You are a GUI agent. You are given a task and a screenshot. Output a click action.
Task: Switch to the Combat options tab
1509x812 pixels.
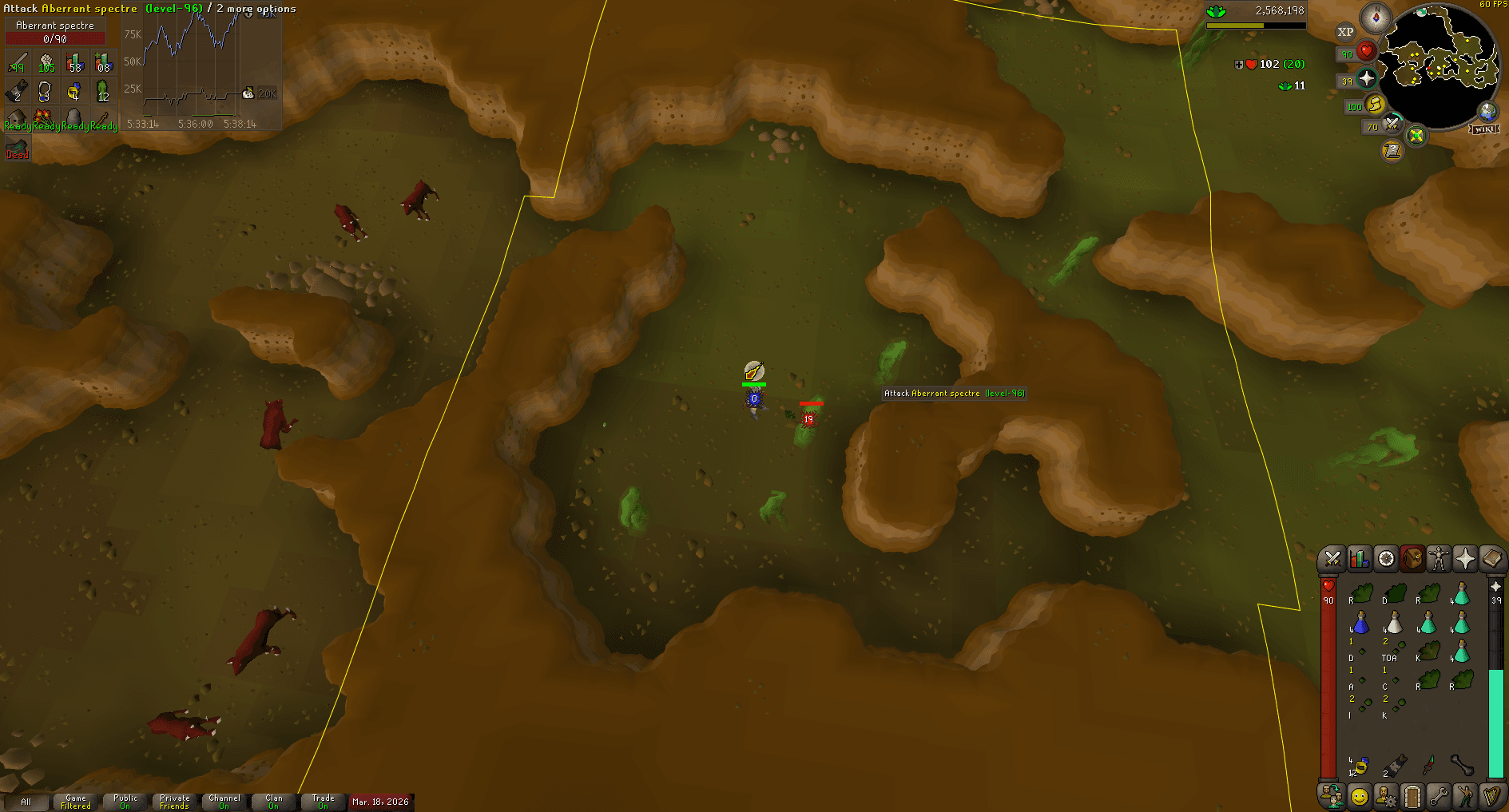tap(1332, 559)
